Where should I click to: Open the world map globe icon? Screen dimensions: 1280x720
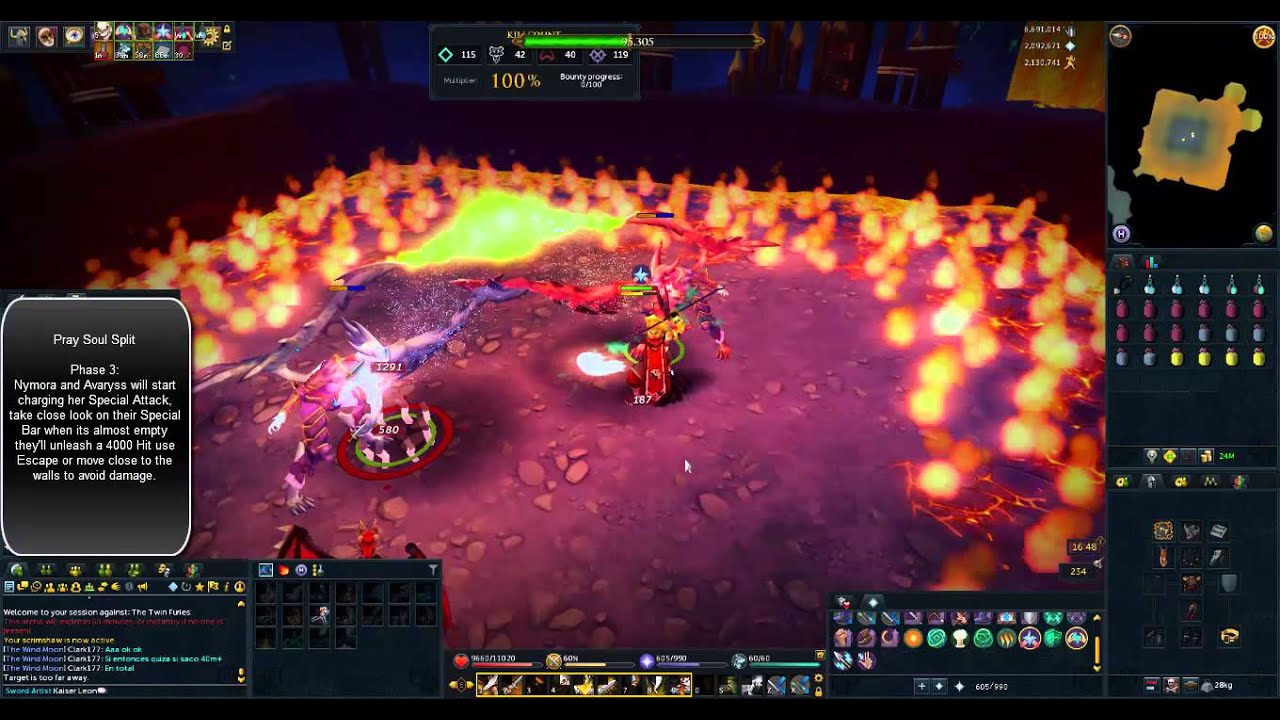(x=1264, y=233)
